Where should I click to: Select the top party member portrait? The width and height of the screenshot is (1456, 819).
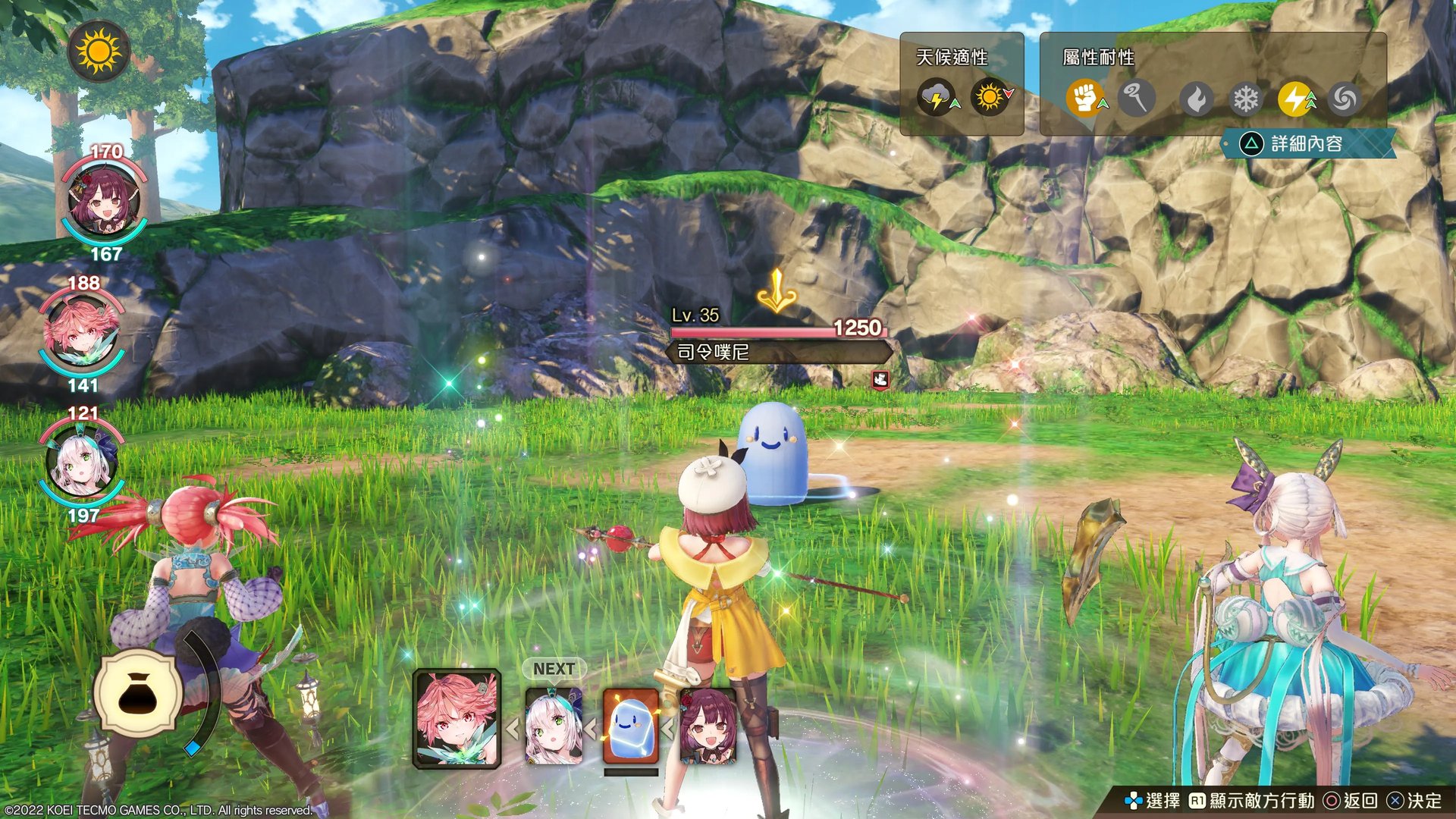pyautogui.click(x=104, y=201)
